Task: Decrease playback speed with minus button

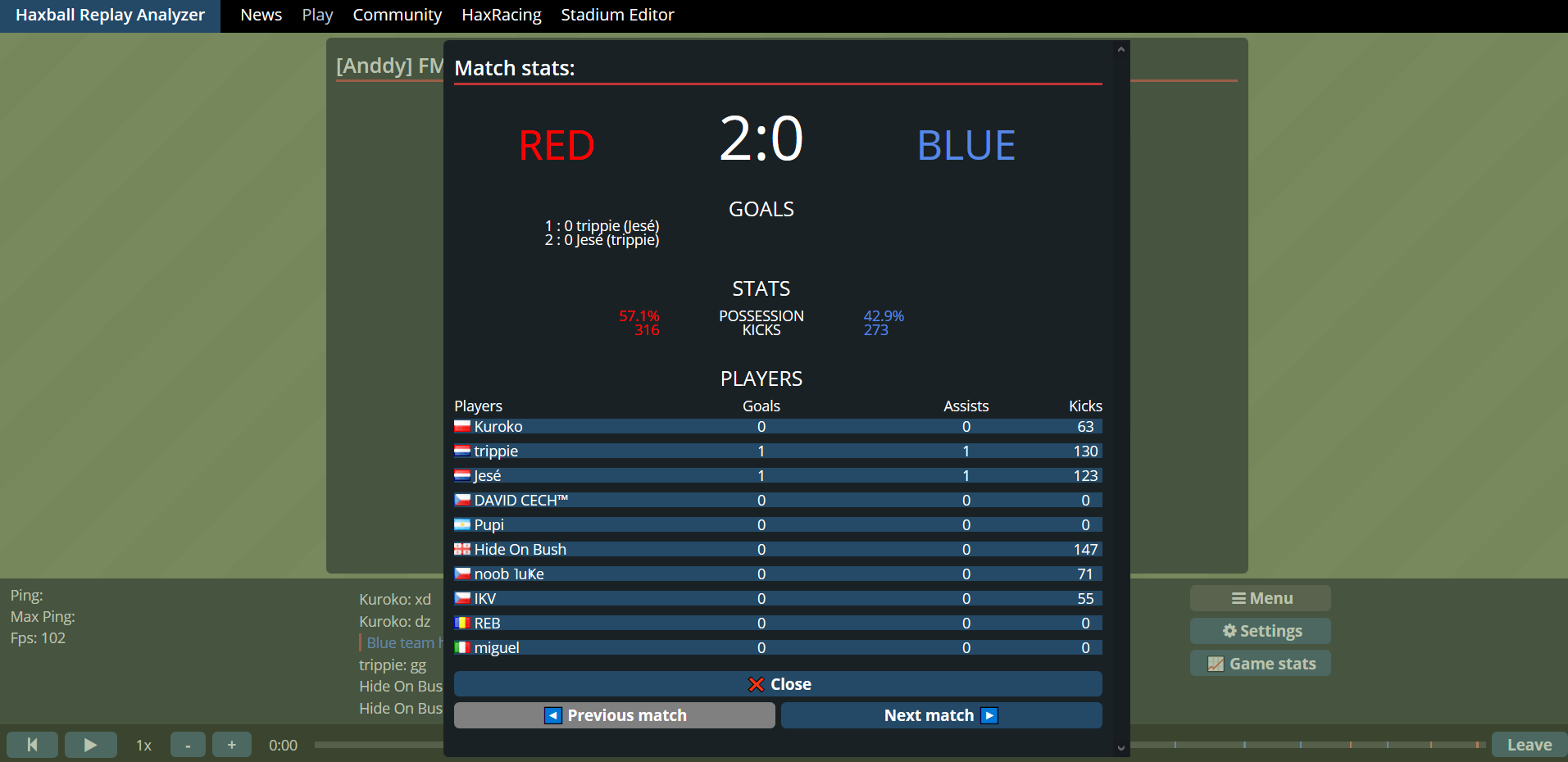Action: point(188,745)
